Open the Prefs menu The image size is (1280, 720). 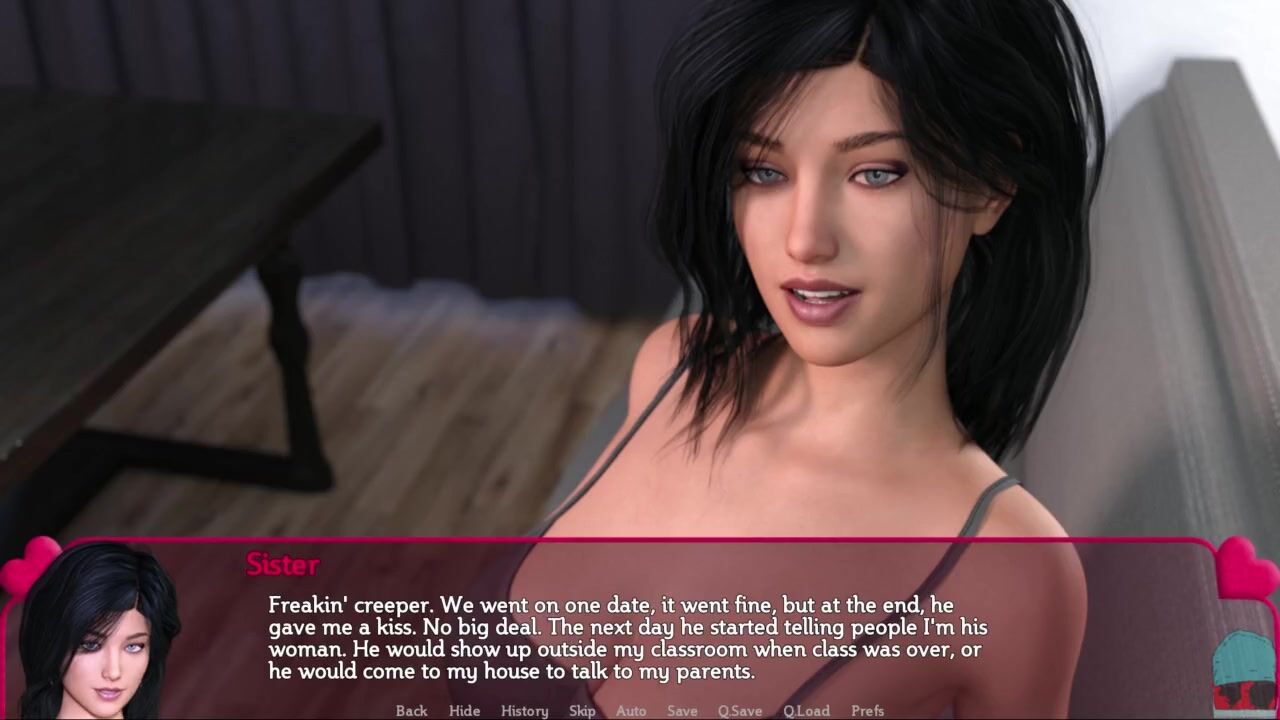(867, 711)
